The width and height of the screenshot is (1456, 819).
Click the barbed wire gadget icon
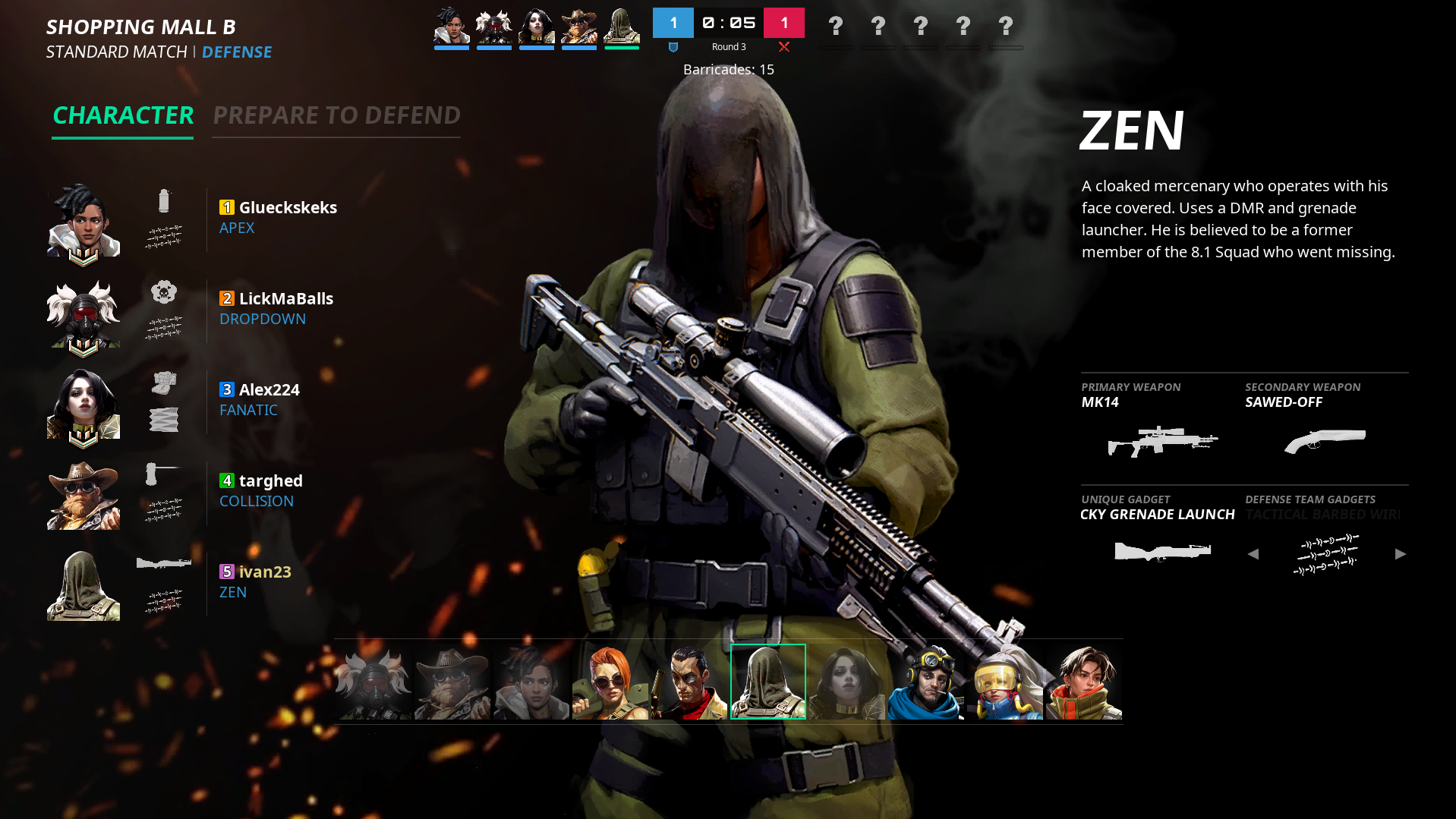[x=1327, y=554]
